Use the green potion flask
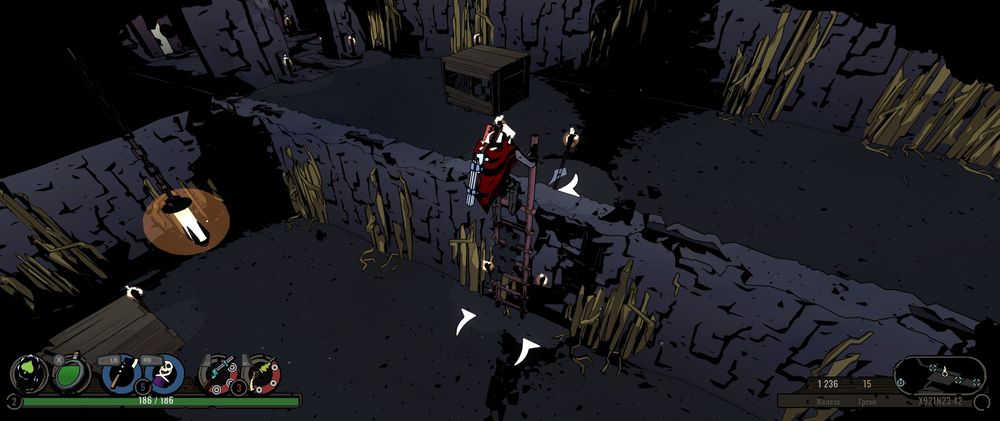The height and width of the screenshot is (421, 1000). click(71, 374)
